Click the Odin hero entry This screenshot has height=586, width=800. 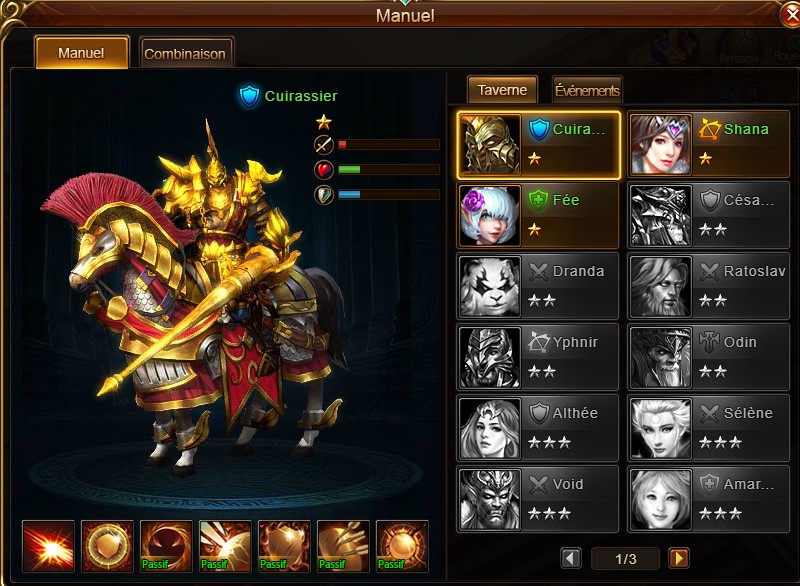709,357
